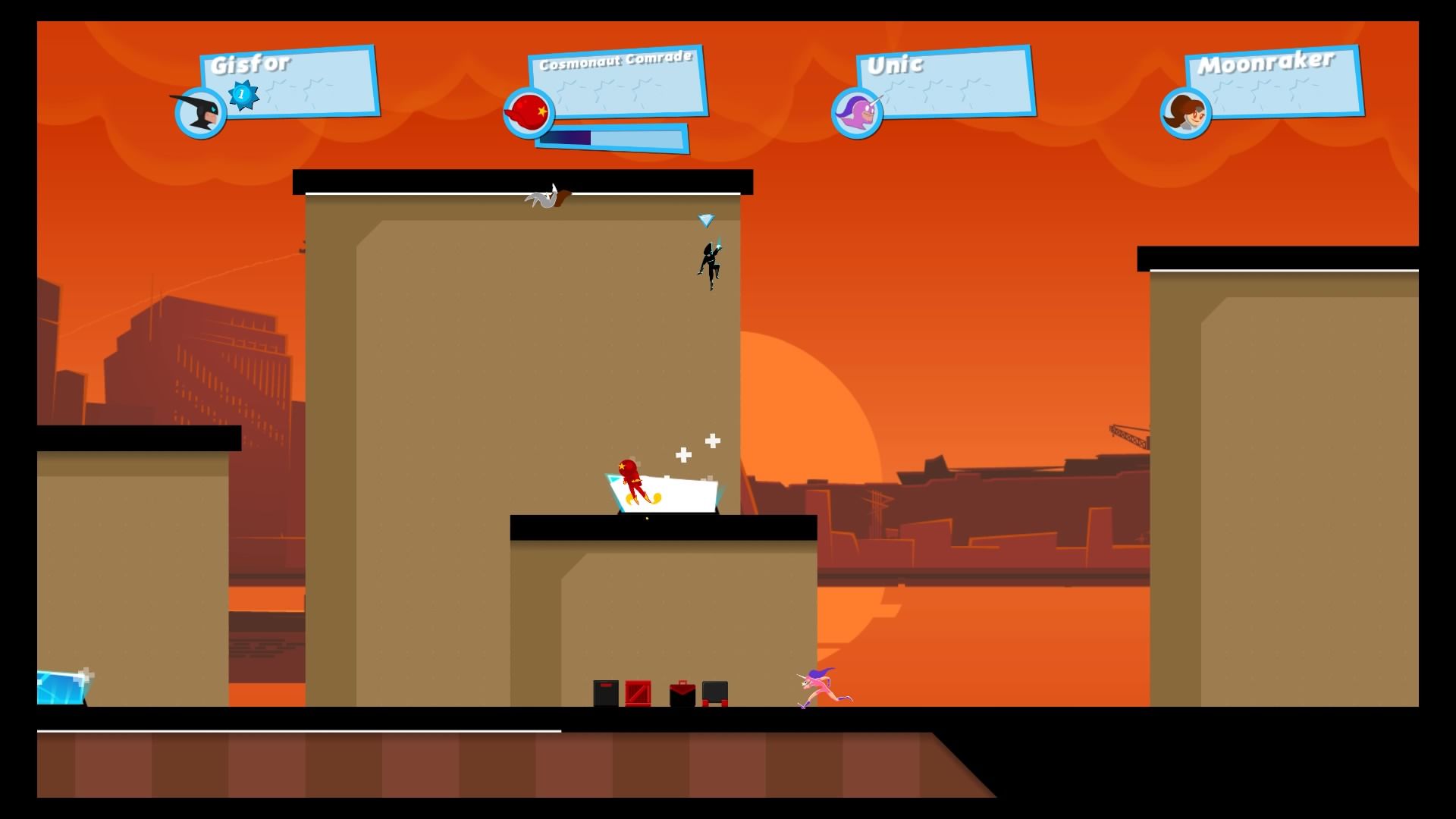The width and height of the screenshot is (1456, 819).
Task: Select the diamond pickup marker above the ninja
Action: (x=707, y=218)
